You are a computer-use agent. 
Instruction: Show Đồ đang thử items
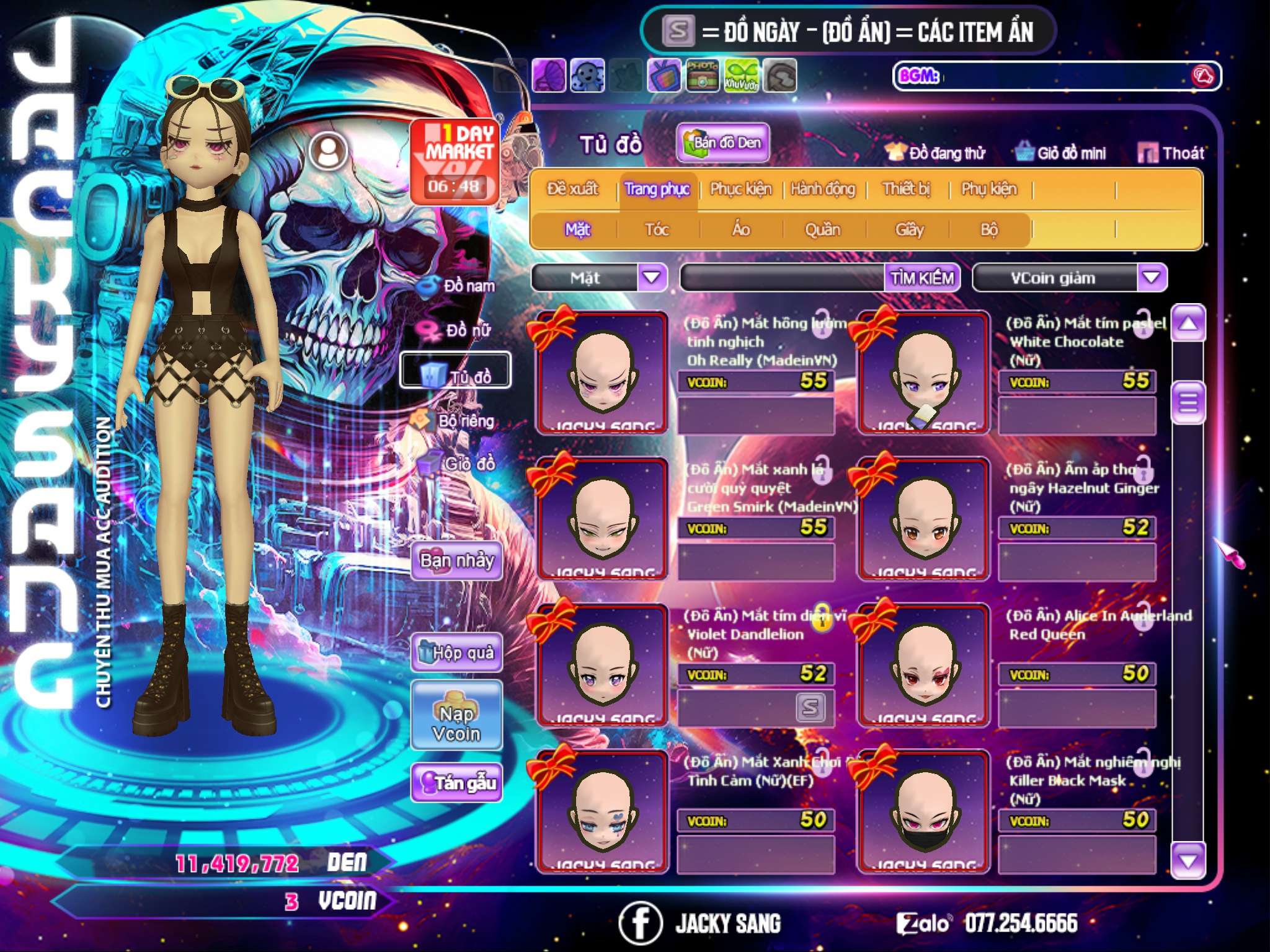(935, 153)
